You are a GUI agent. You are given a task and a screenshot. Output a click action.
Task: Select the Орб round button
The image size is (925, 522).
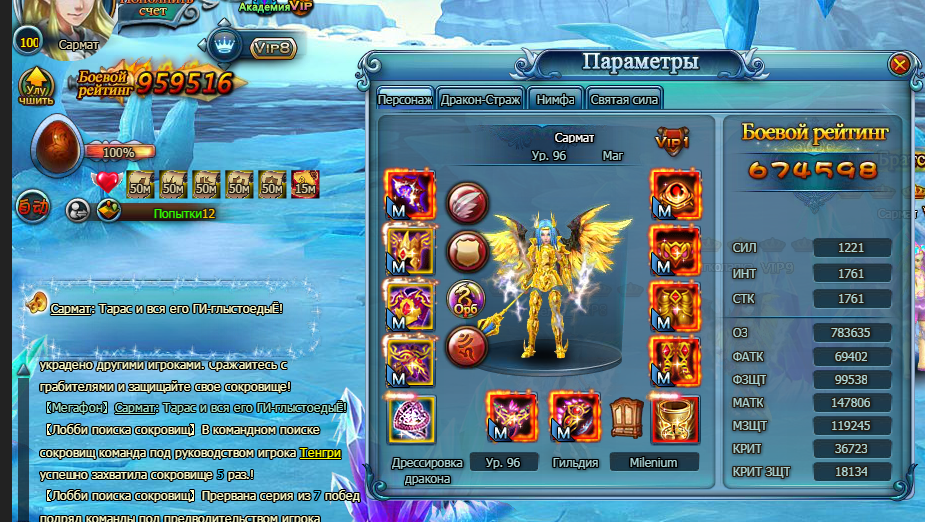pos(466,298)
